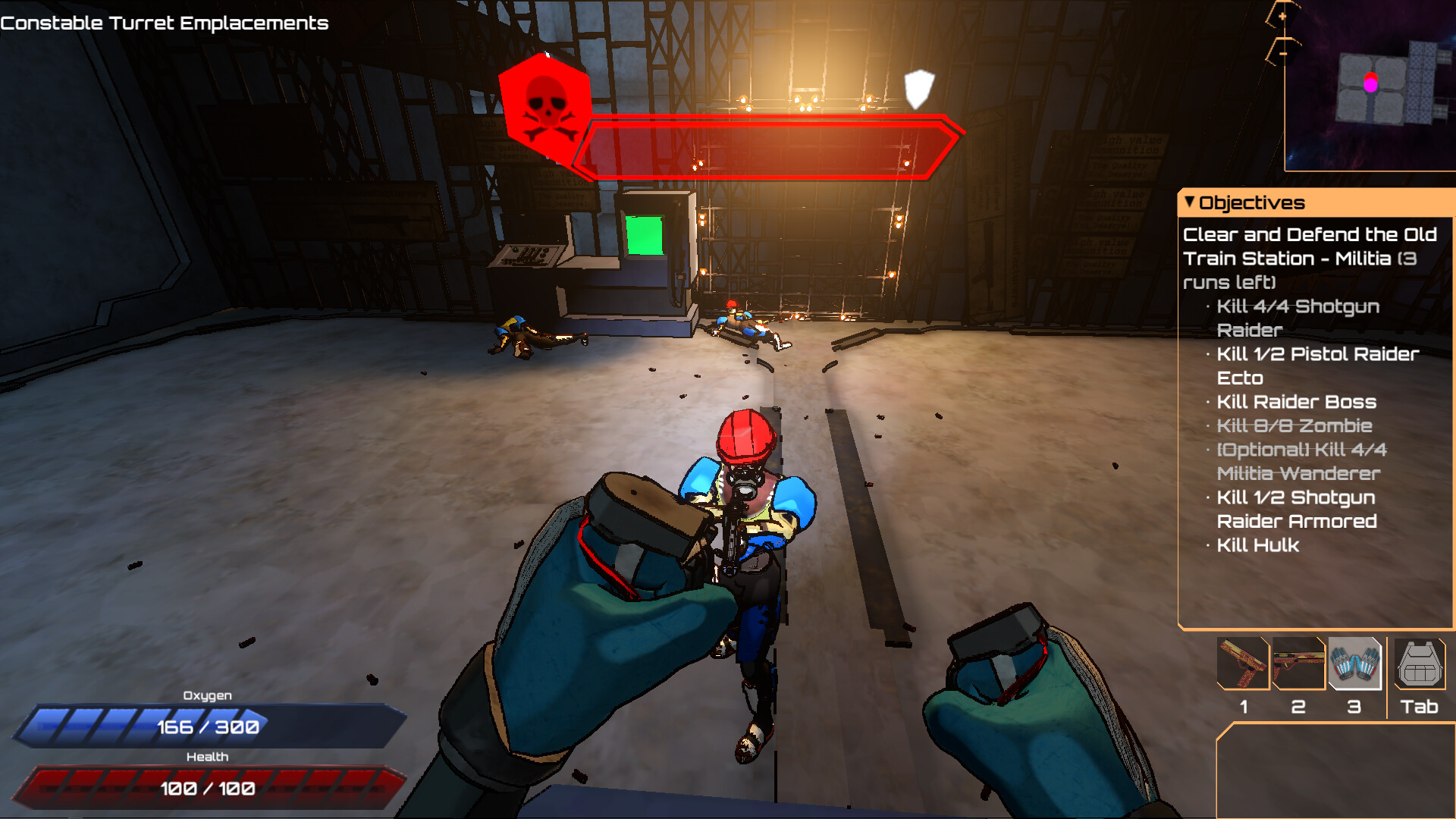Choose the blue gloves melee slot
The height and width of the screenshot is (819, 1456).
(1354, 664)
